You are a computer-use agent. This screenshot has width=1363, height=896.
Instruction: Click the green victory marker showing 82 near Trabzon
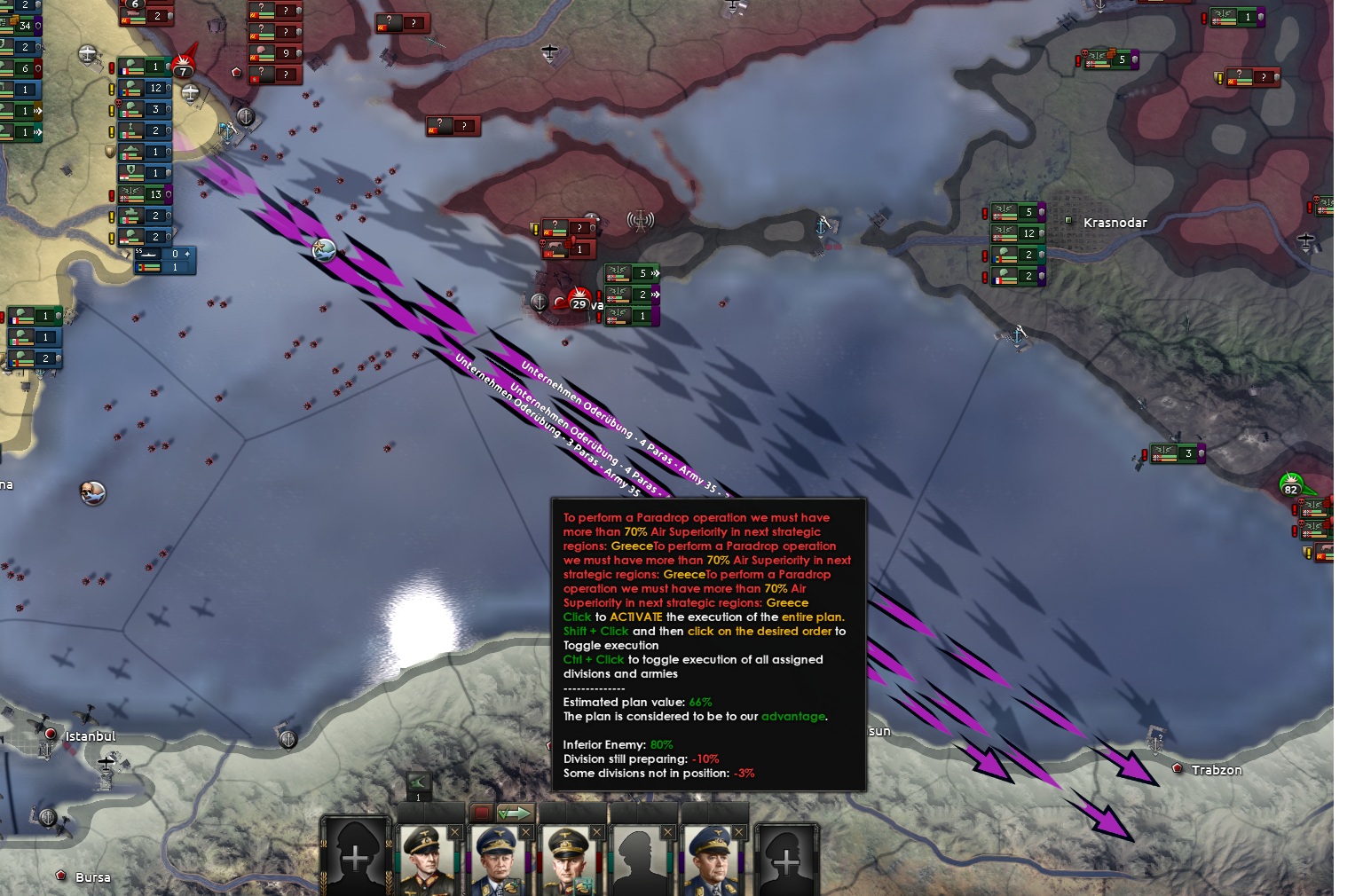point(1292,487)
